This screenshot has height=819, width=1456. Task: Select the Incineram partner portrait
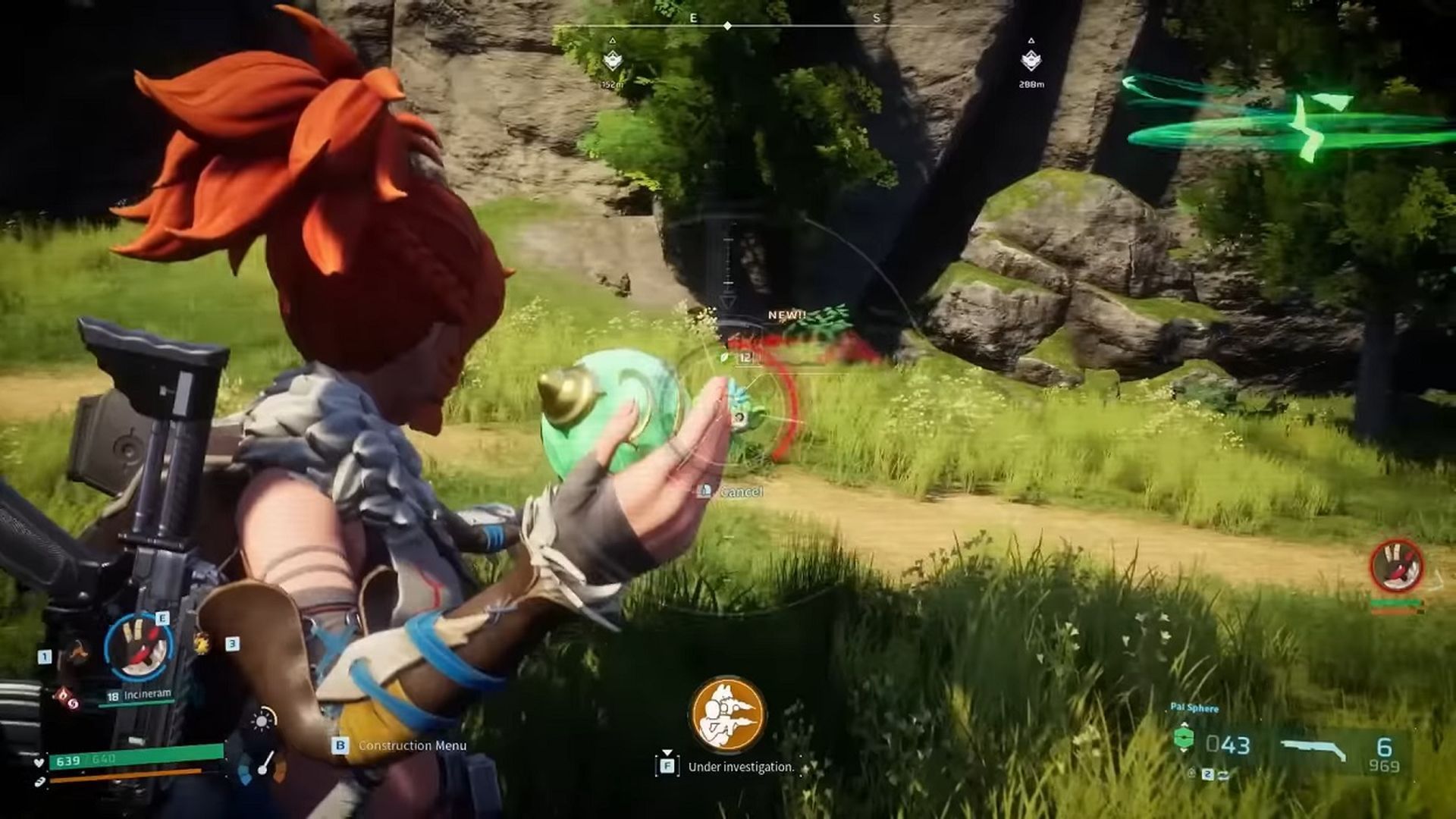[x=139, y=648]
